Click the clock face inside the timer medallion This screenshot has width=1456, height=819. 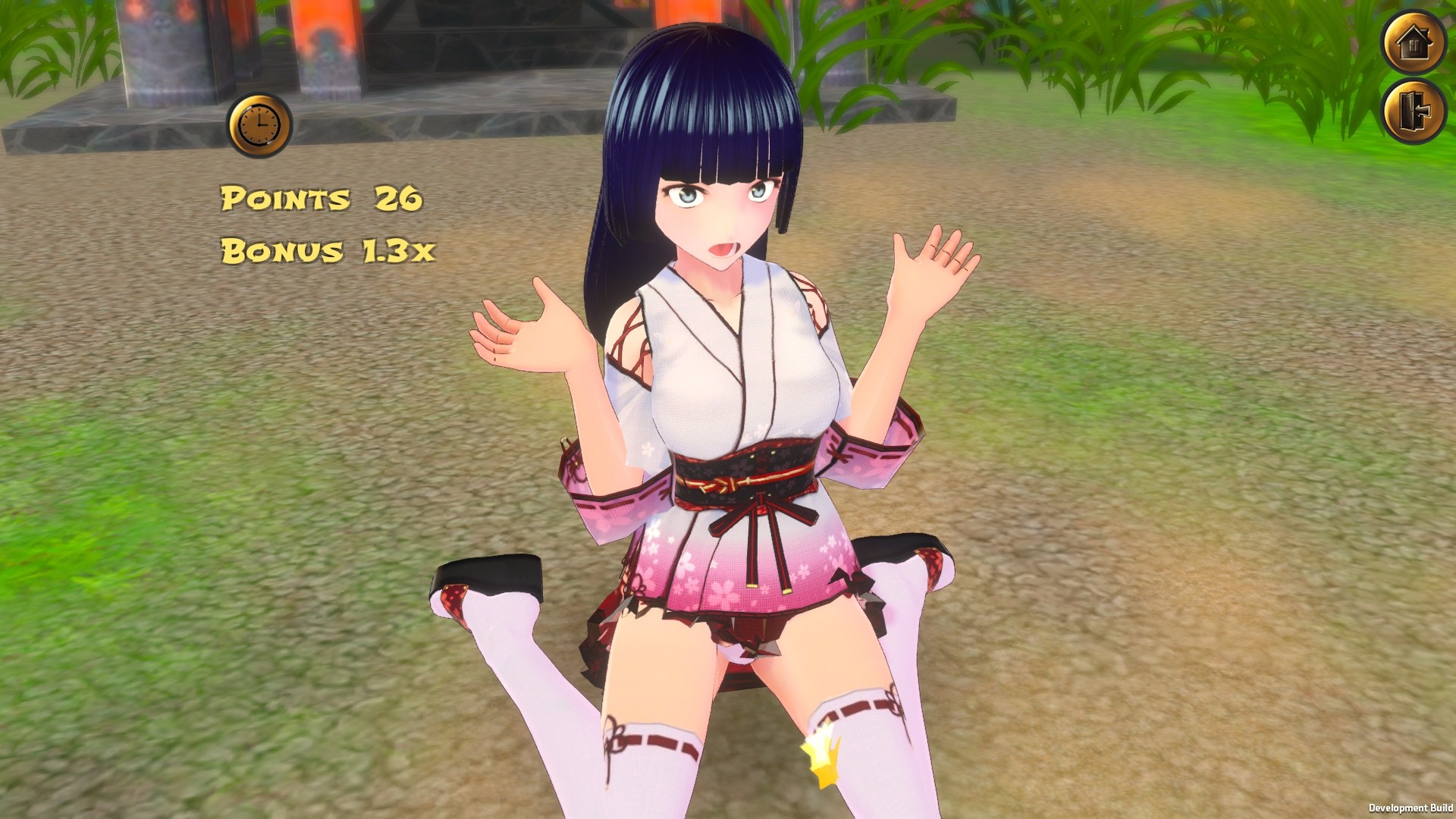[x=258, y=124]
